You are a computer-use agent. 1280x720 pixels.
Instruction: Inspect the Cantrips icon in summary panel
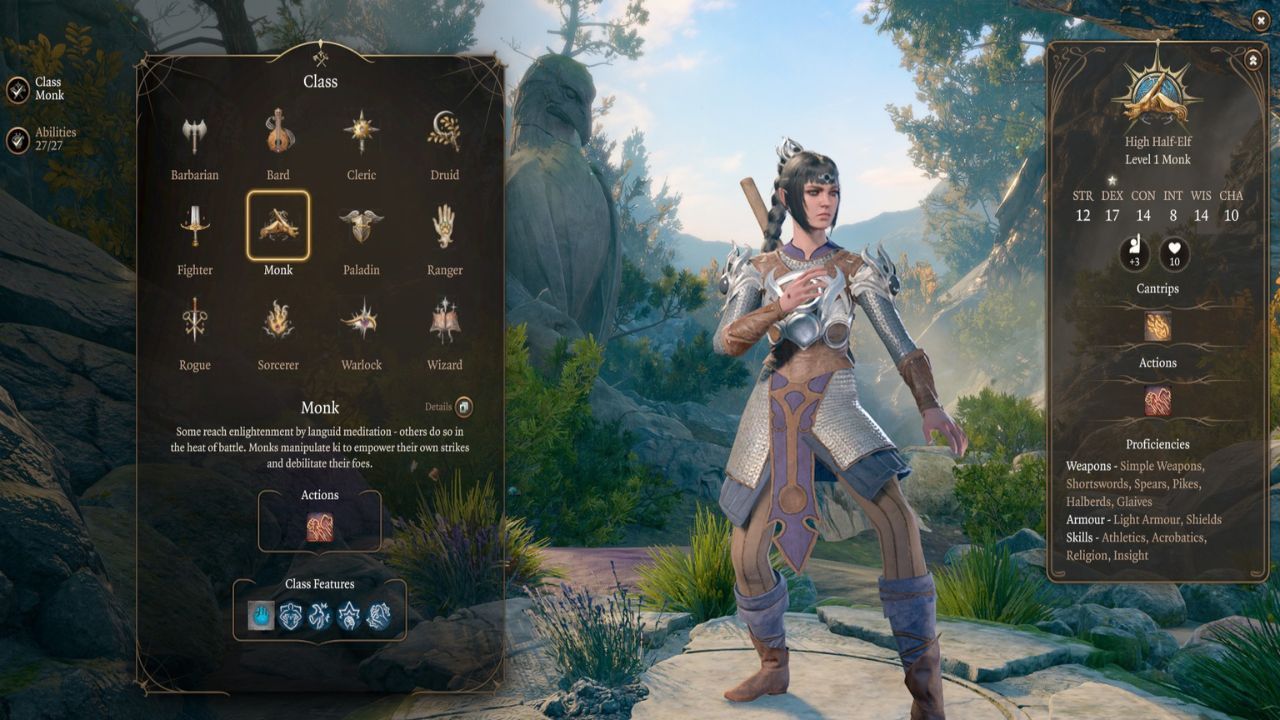coord(1157,326)
